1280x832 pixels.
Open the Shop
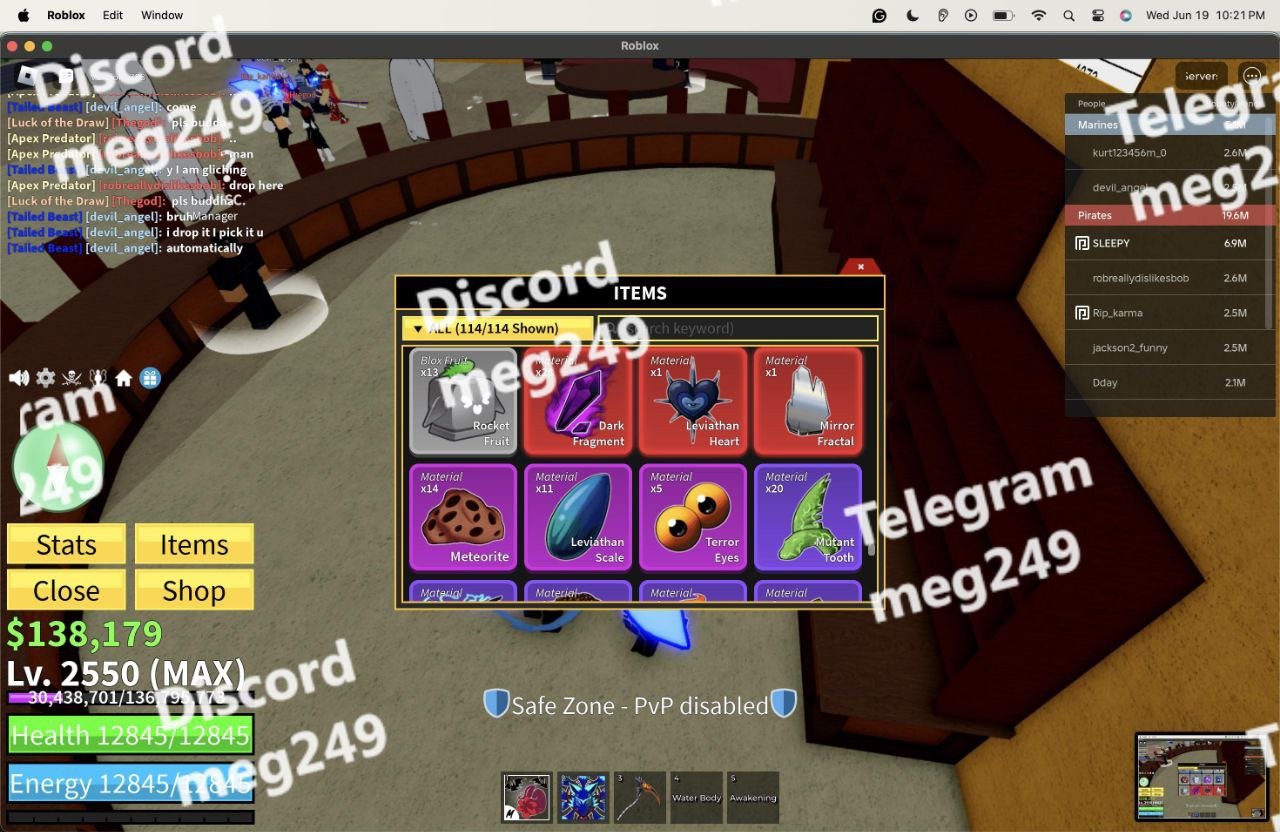pyautogui.click(x=194, y=590)
